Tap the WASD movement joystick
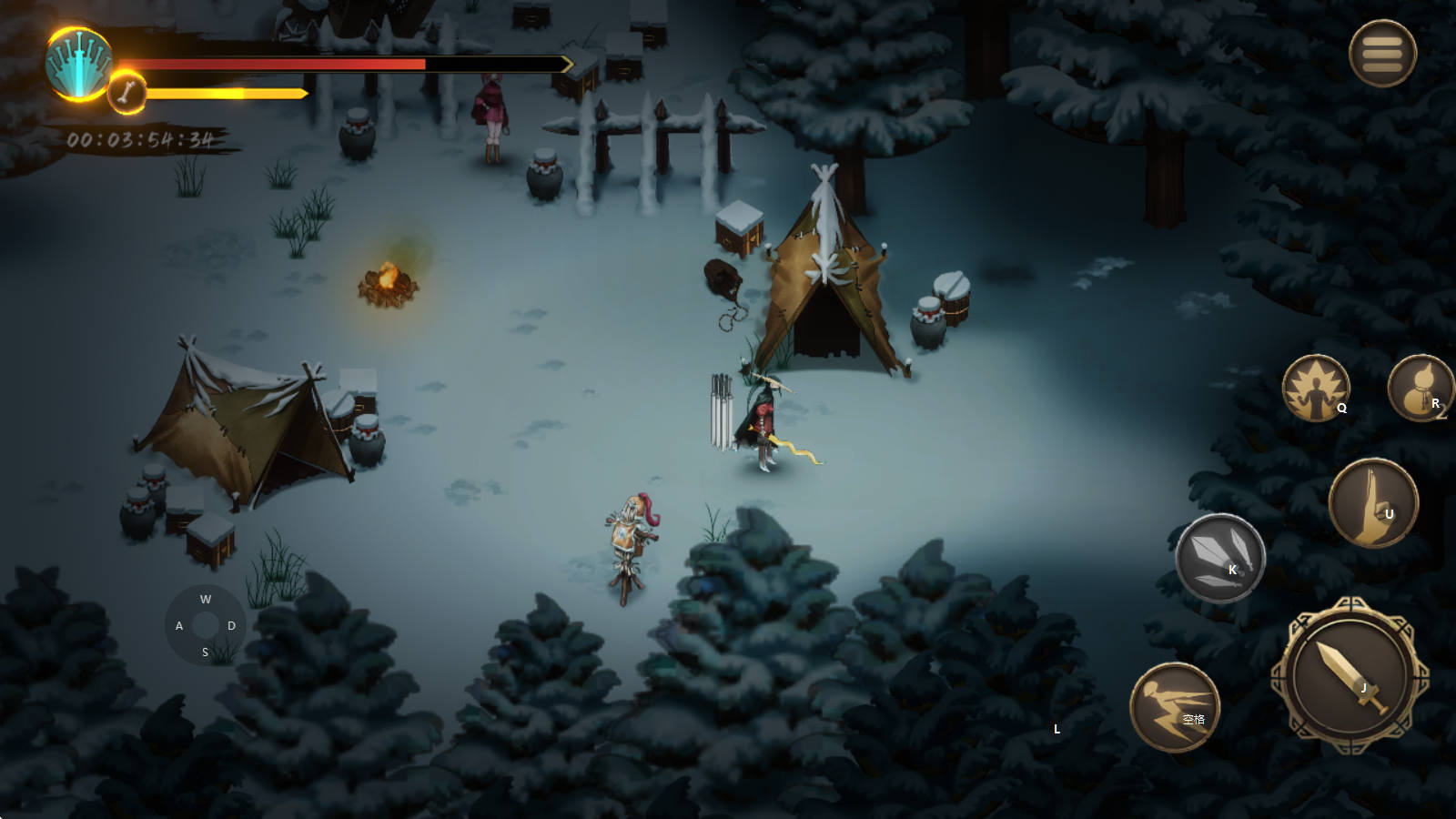 [206, 625]
